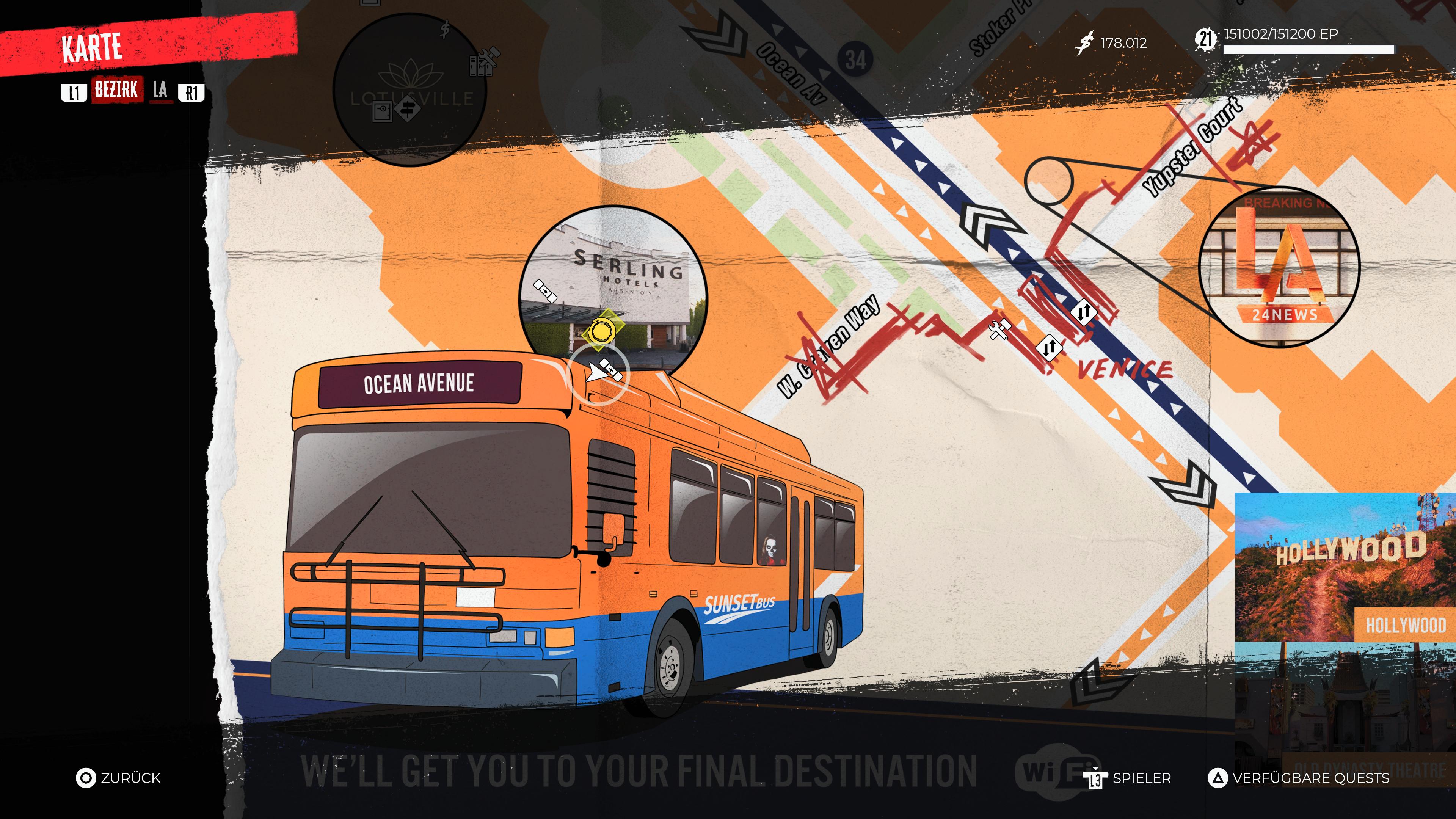
Task: Select the workbench marker near Venice
Action: coord(1000,329)
